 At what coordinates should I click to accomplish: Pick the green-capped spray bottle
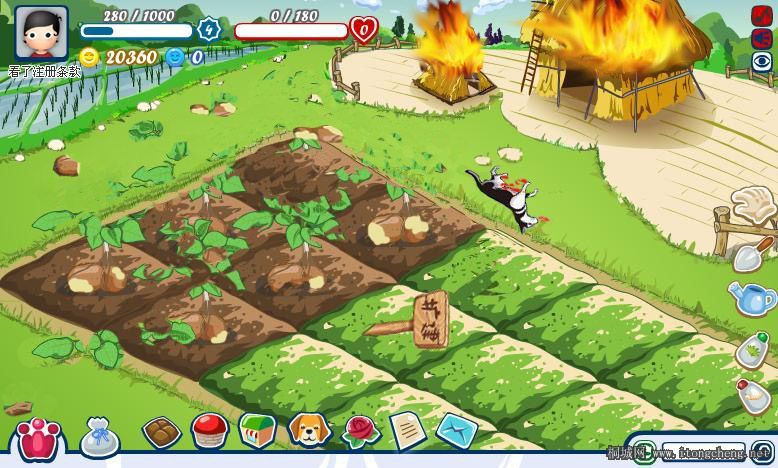pos(753,350)
